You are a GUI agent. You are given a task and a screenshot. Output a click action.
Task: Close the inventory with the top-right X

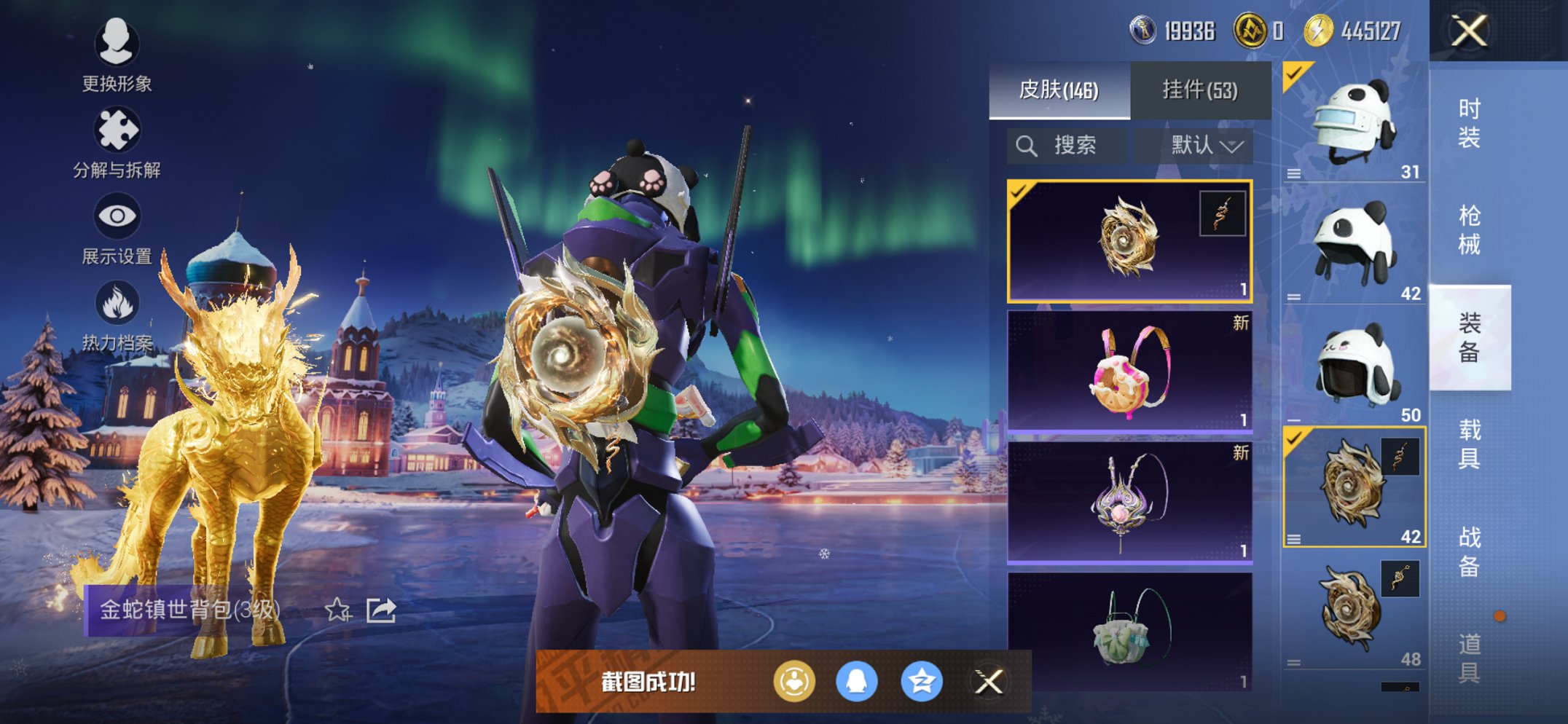click(1468, 31)
